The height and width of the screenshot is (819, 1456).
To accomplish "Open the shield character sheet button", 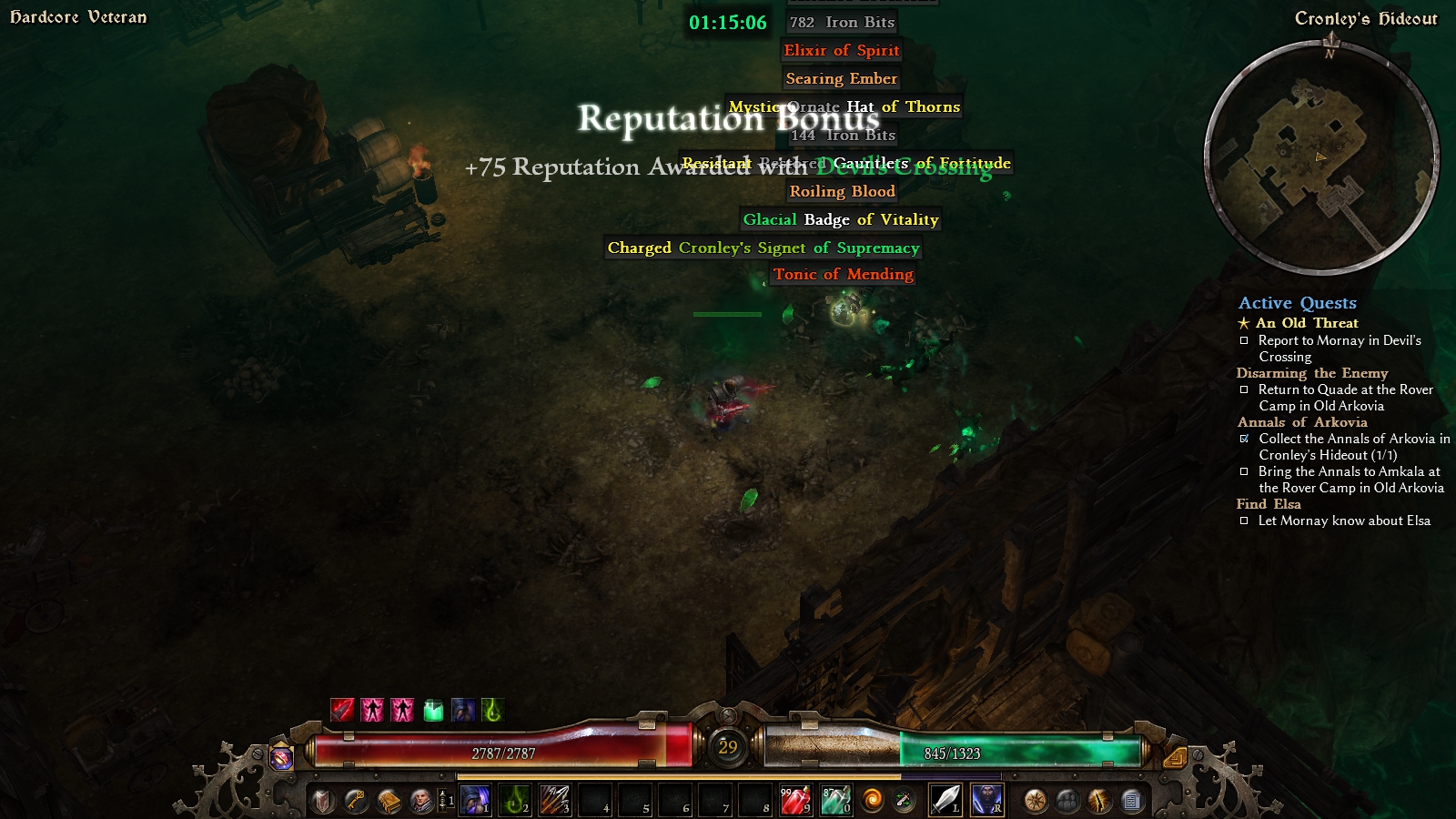I will click(x=323, y=801).
